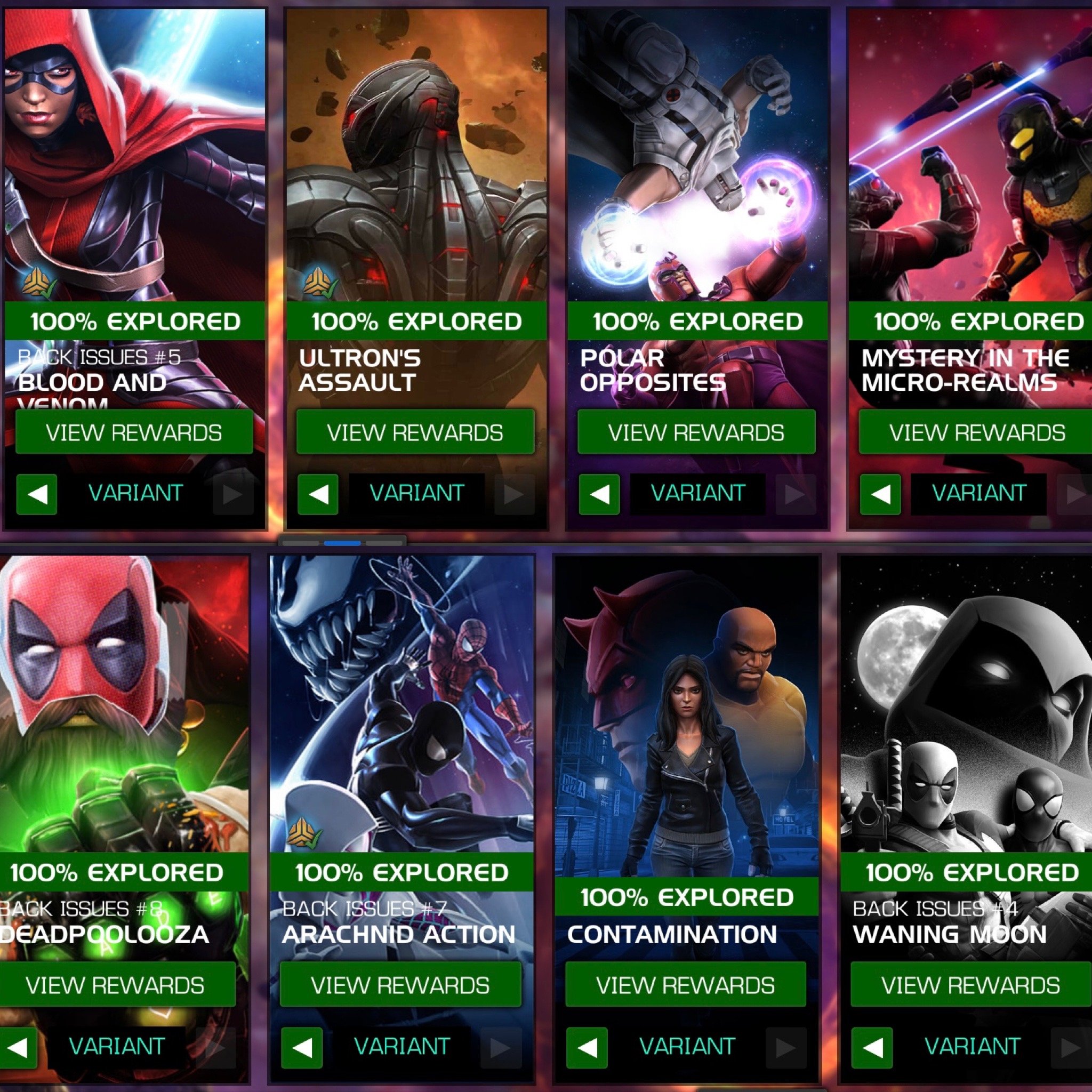Screen dimensions: 1092x1092
Task: Click the right variant arrow under Contamination
Action: click(785, 1049)
